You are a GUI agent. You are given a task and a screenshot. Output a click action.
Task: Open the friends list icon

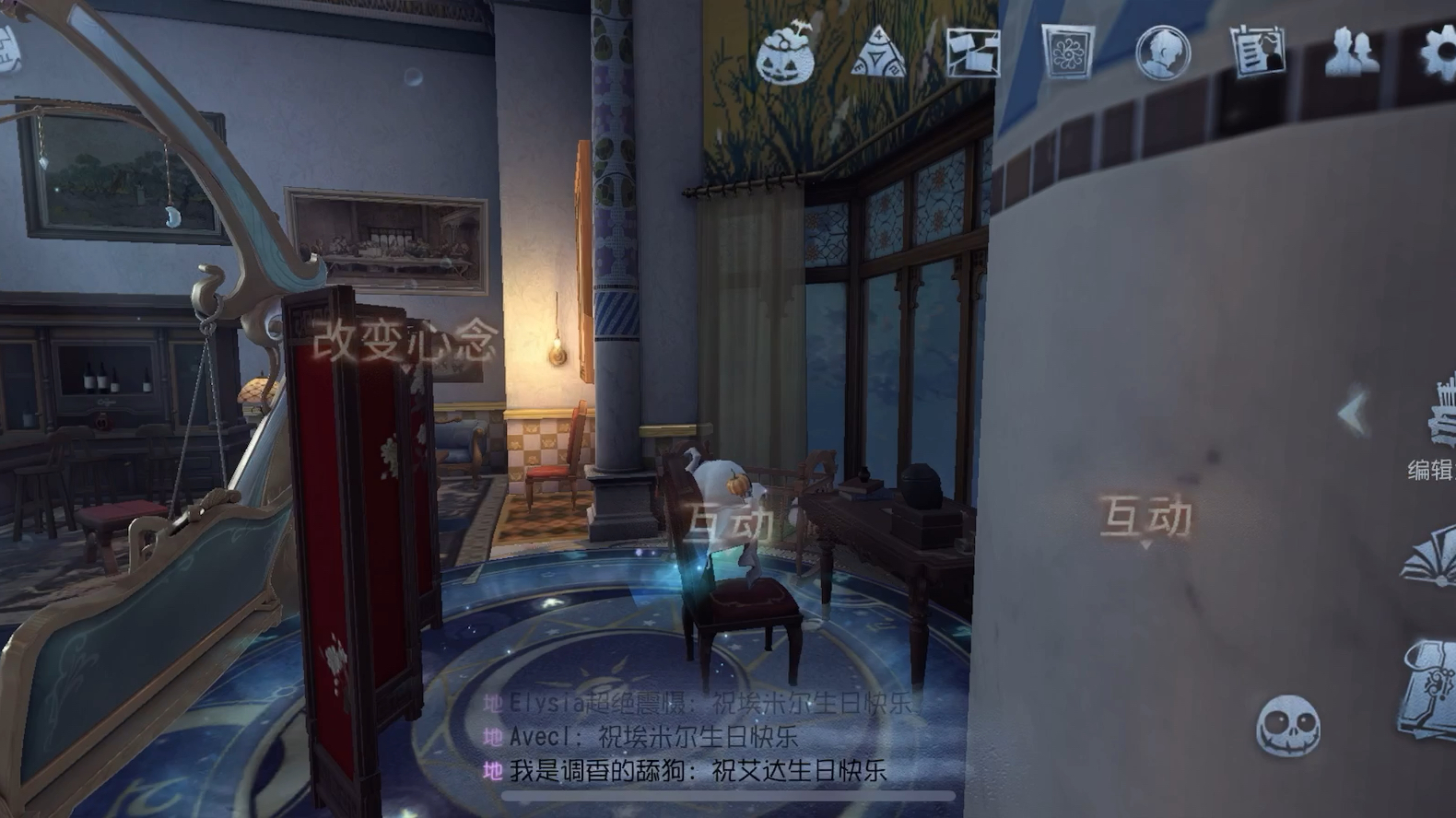pos(1351,53)
